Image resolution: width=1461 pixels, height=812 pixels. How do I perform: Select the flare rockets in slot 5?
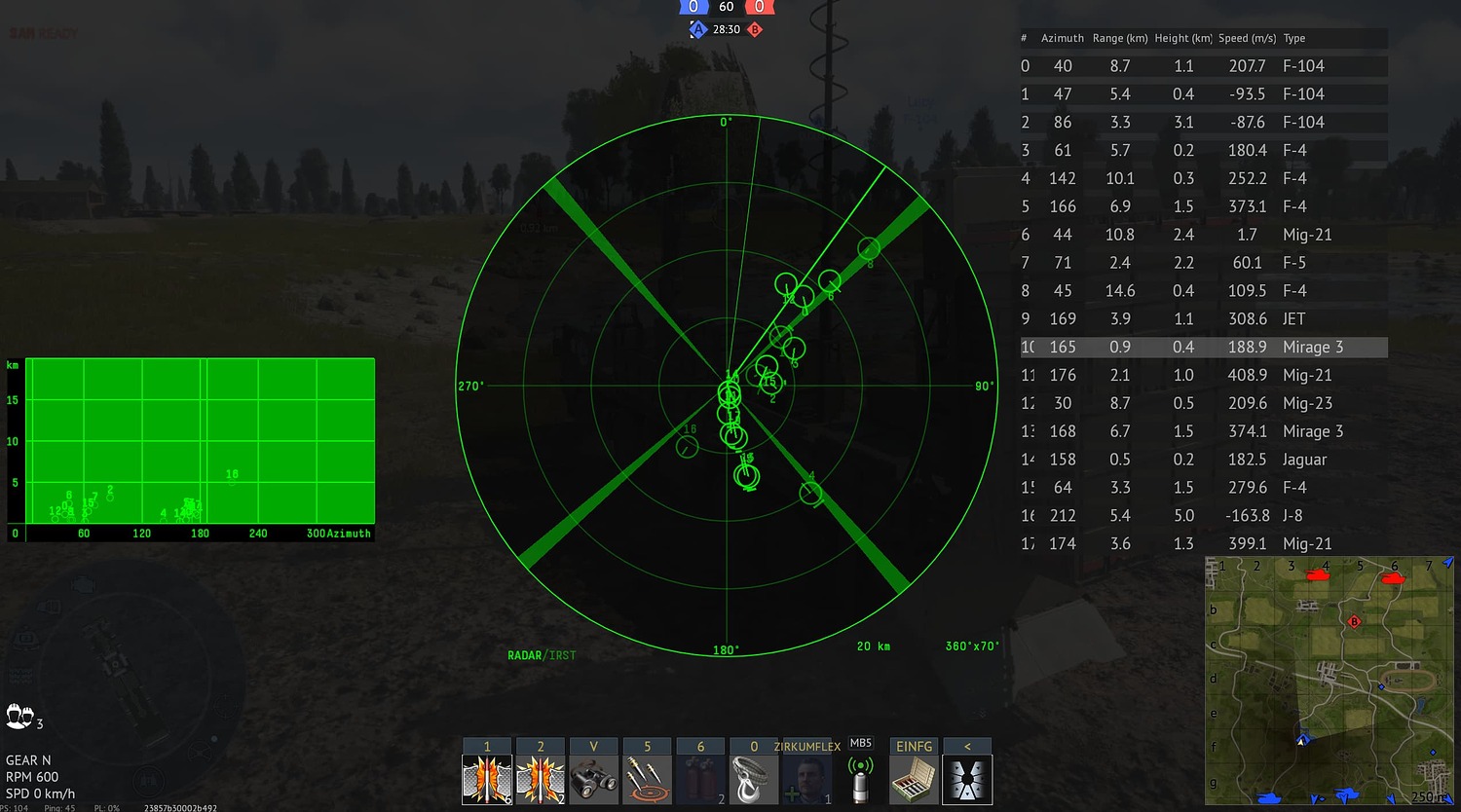click(648, 776)
